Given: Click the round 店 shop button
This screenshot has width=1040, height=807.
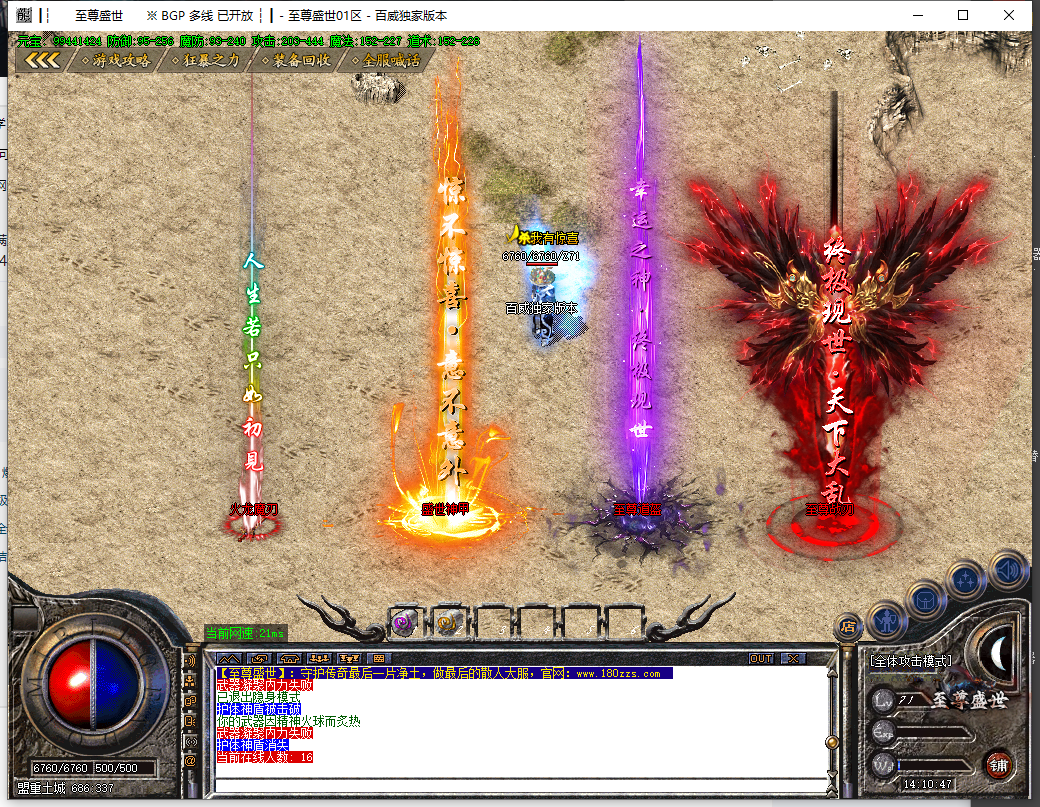Looking at the screenshot, I should point(848,627).
